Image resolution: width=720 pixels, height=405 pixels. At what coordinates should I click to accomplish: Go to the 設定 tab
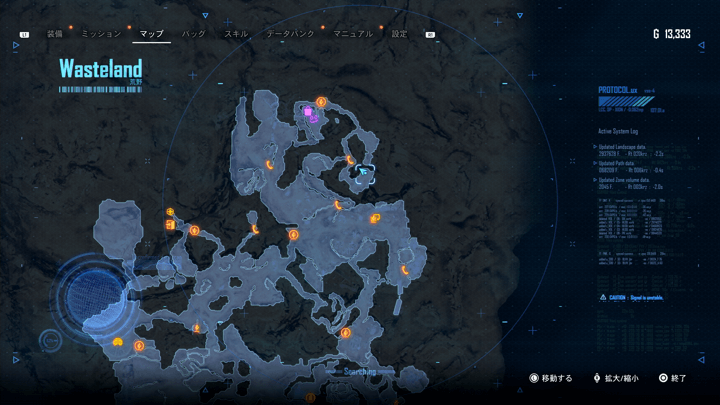click(399, 34)
